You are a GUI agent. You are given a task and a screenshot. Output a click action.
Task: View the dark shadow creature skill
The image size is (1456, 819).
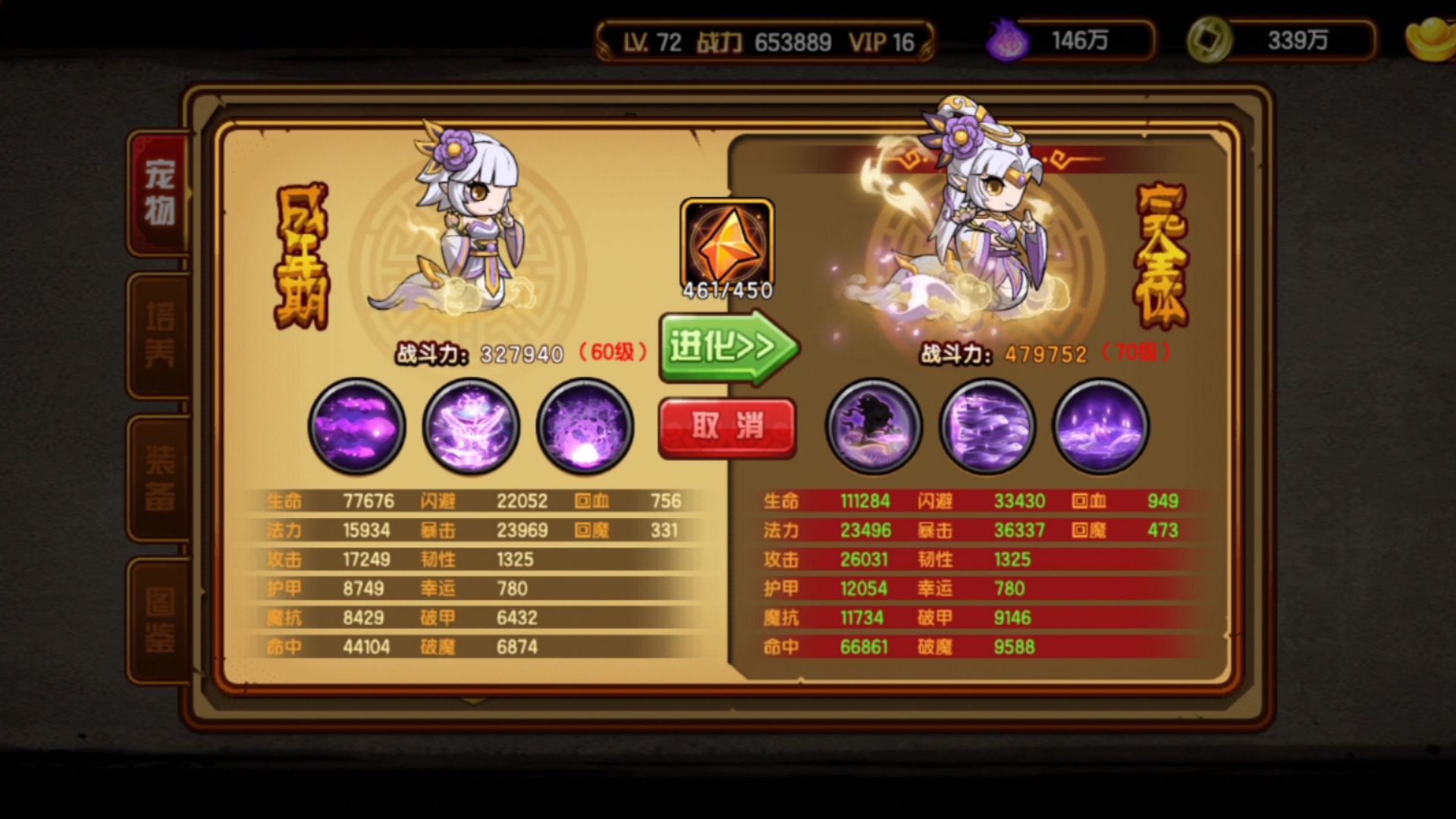[874, 426]
